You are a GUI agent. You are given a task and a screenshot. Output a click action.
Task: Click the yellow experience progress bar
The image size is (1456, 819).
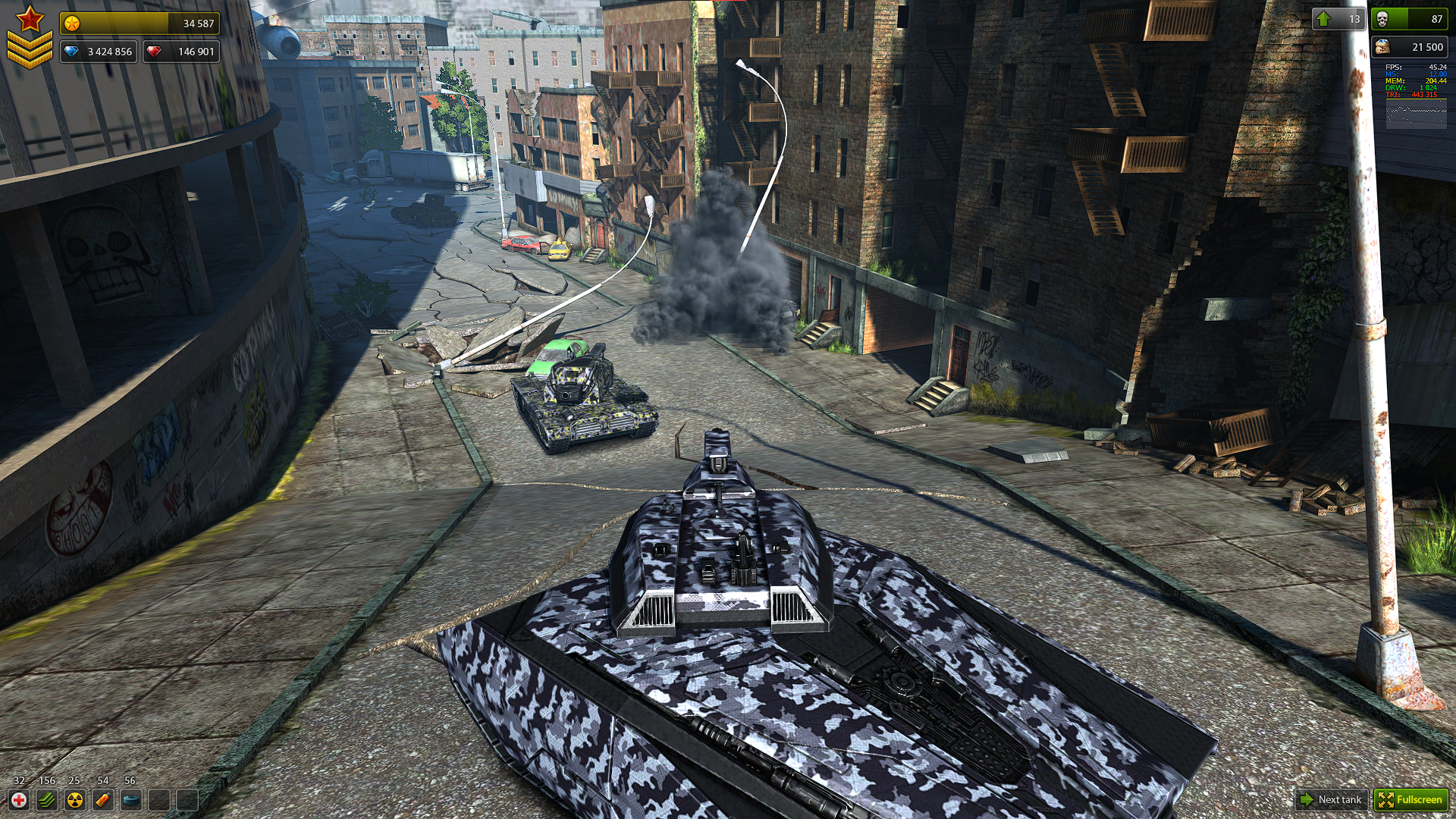(x=140, y=22)
